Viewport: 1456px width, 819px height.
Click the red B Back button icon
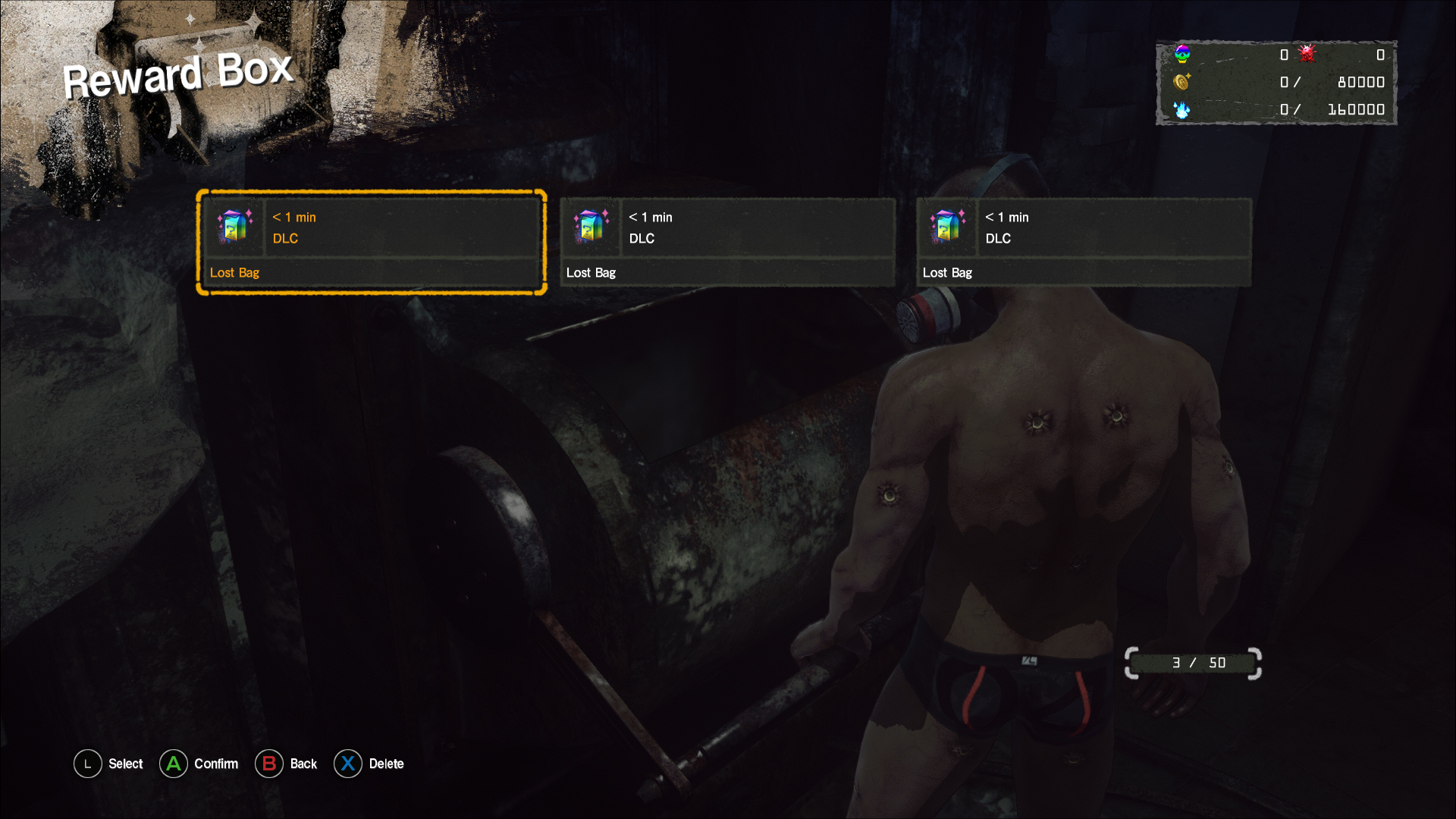click(x=269, y=764)
